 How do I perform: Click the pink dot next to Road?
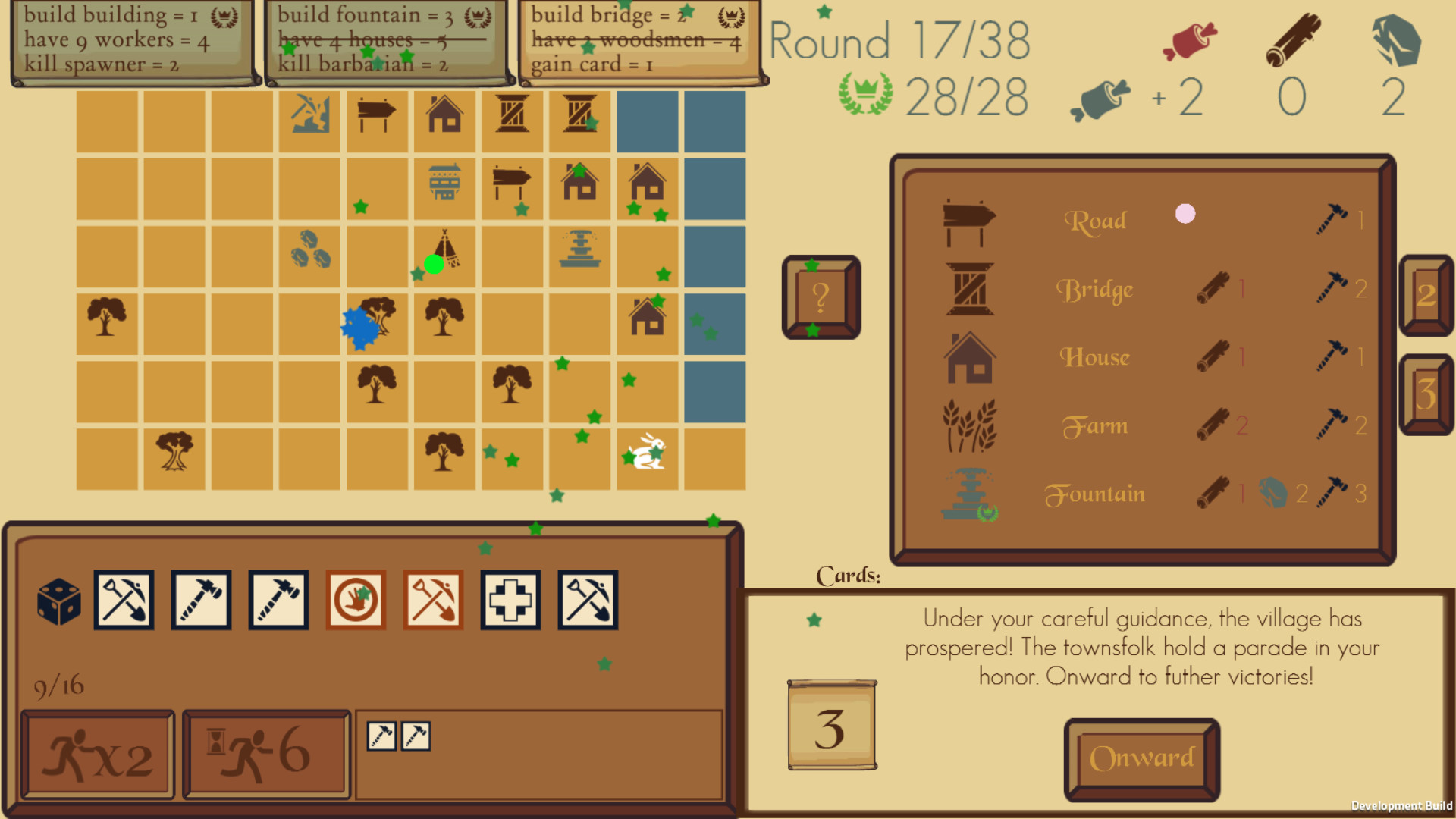1184,215
